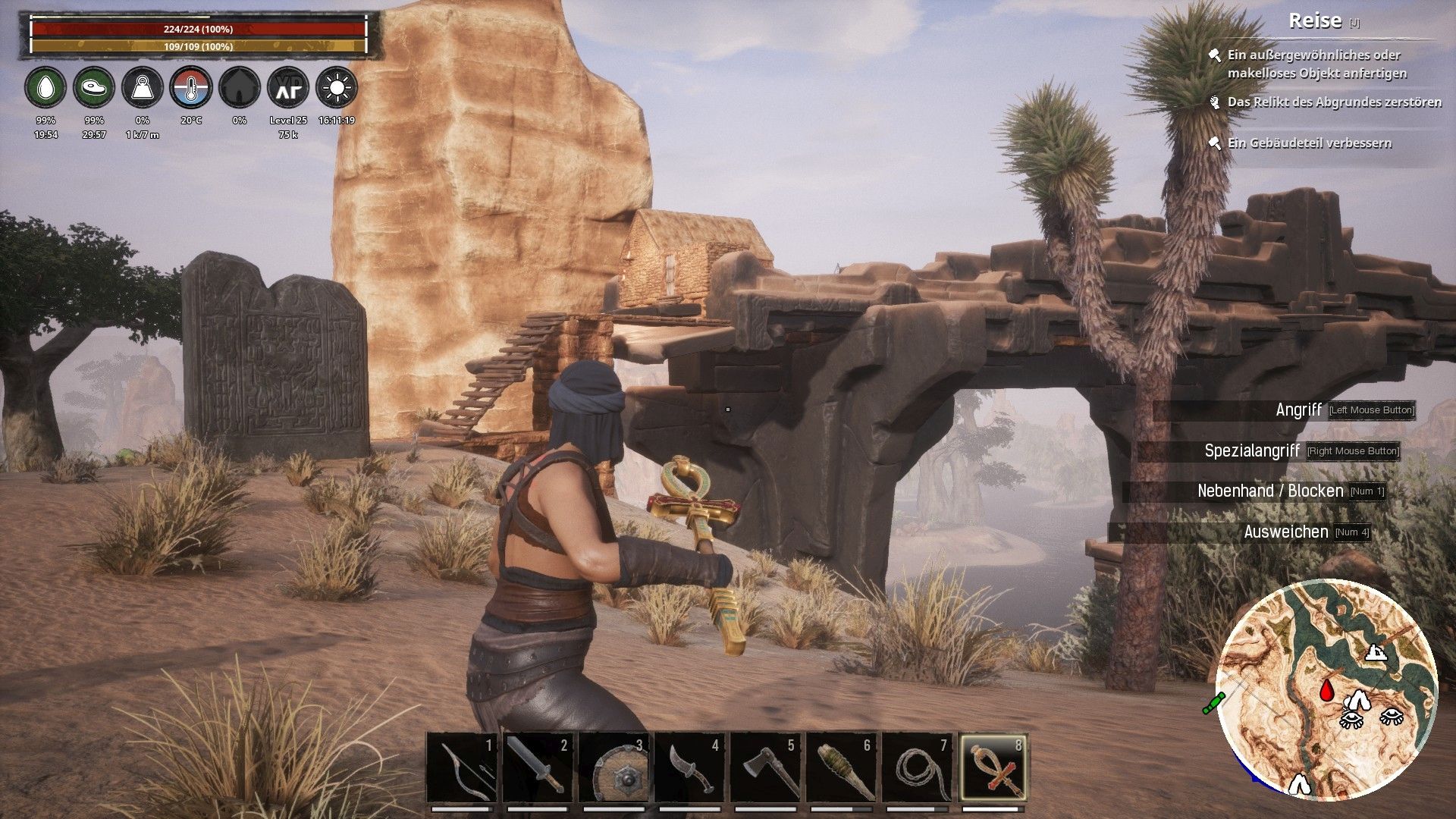This screenshot has width=1456, height=819.
Task: Pick the wrapped torch hotbar slot
Action: tap(841, 767)
